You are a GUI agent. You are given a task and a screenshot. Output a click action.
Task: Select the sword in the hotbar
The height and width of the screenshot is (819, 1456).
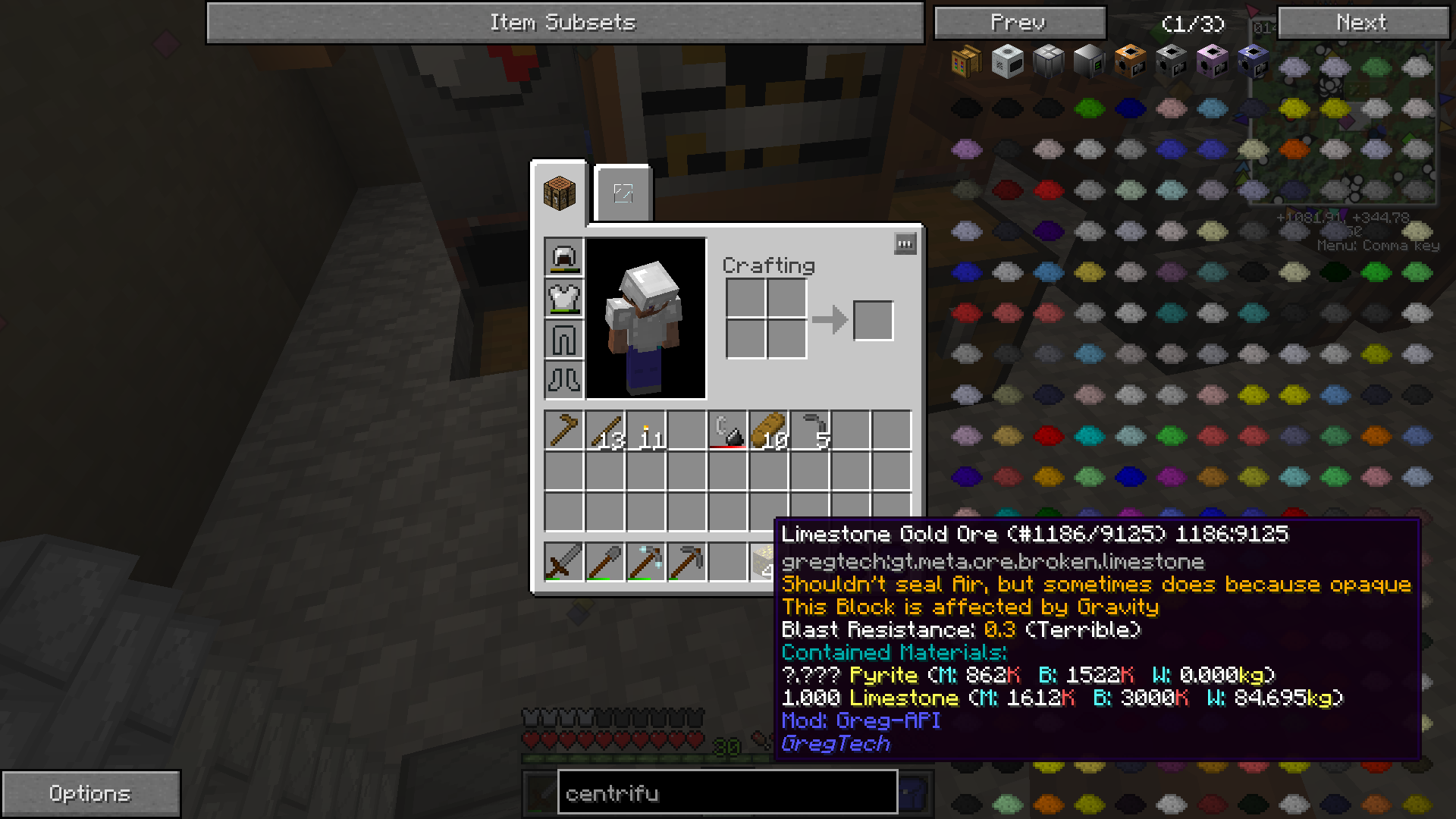tap(563, 562)
